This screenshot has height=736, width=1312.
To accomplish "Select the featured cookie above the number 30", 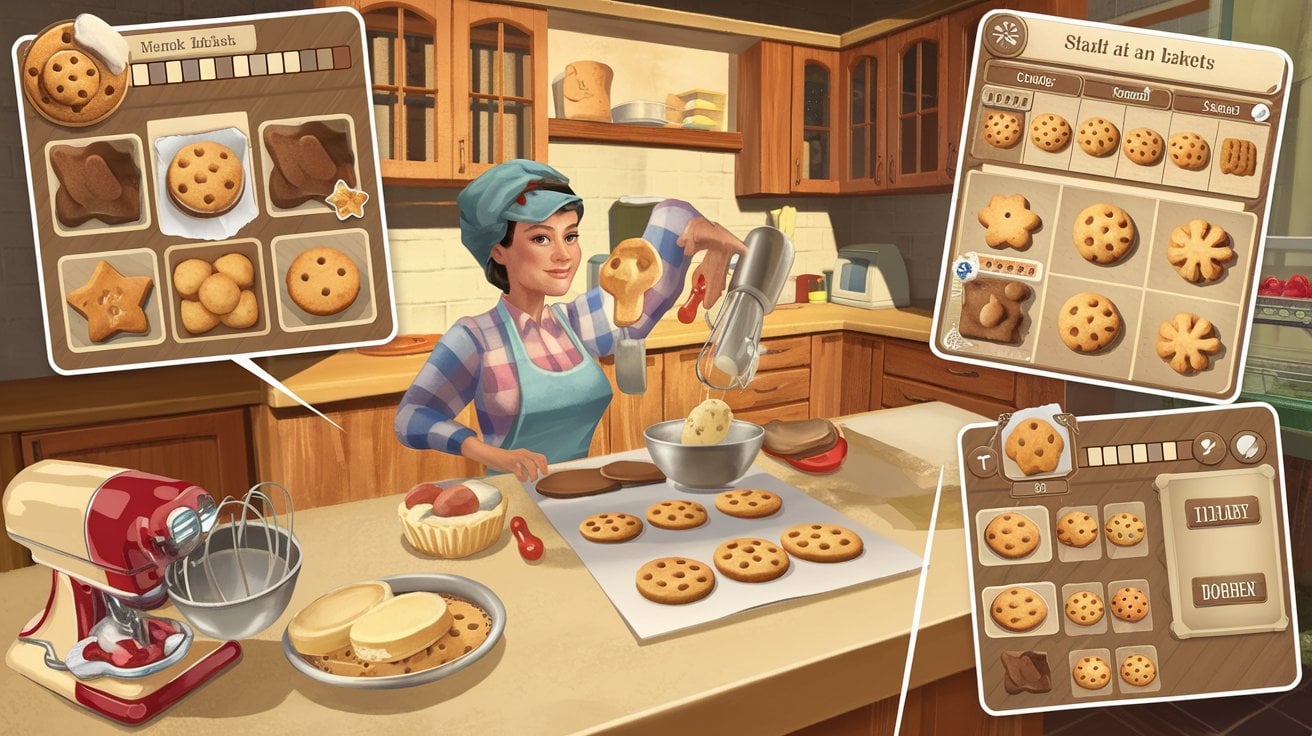I will (x=1034, y=446).
